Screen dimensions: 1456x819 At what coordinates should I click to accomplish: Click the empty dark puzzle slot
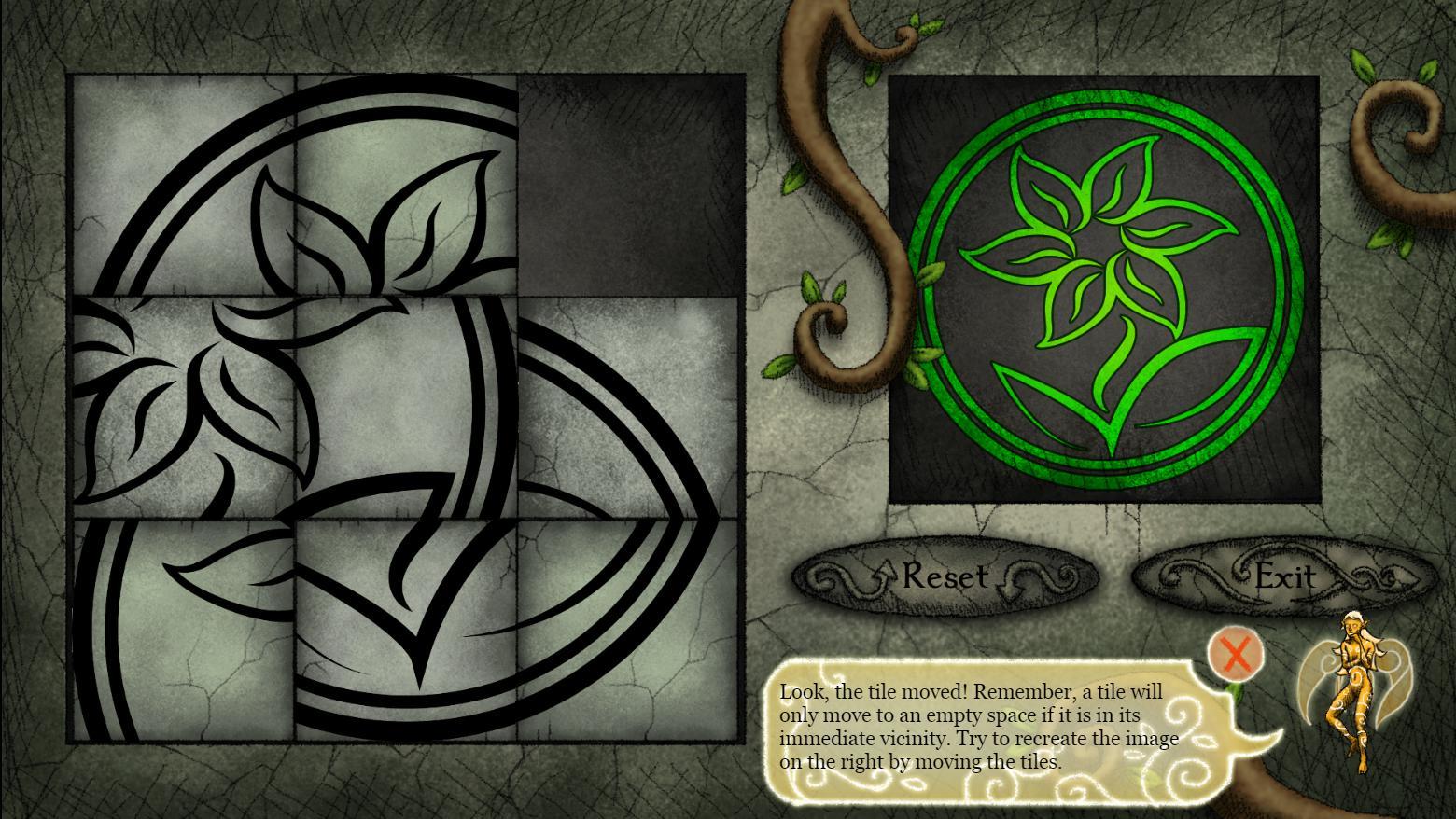[x=630, y=187]
